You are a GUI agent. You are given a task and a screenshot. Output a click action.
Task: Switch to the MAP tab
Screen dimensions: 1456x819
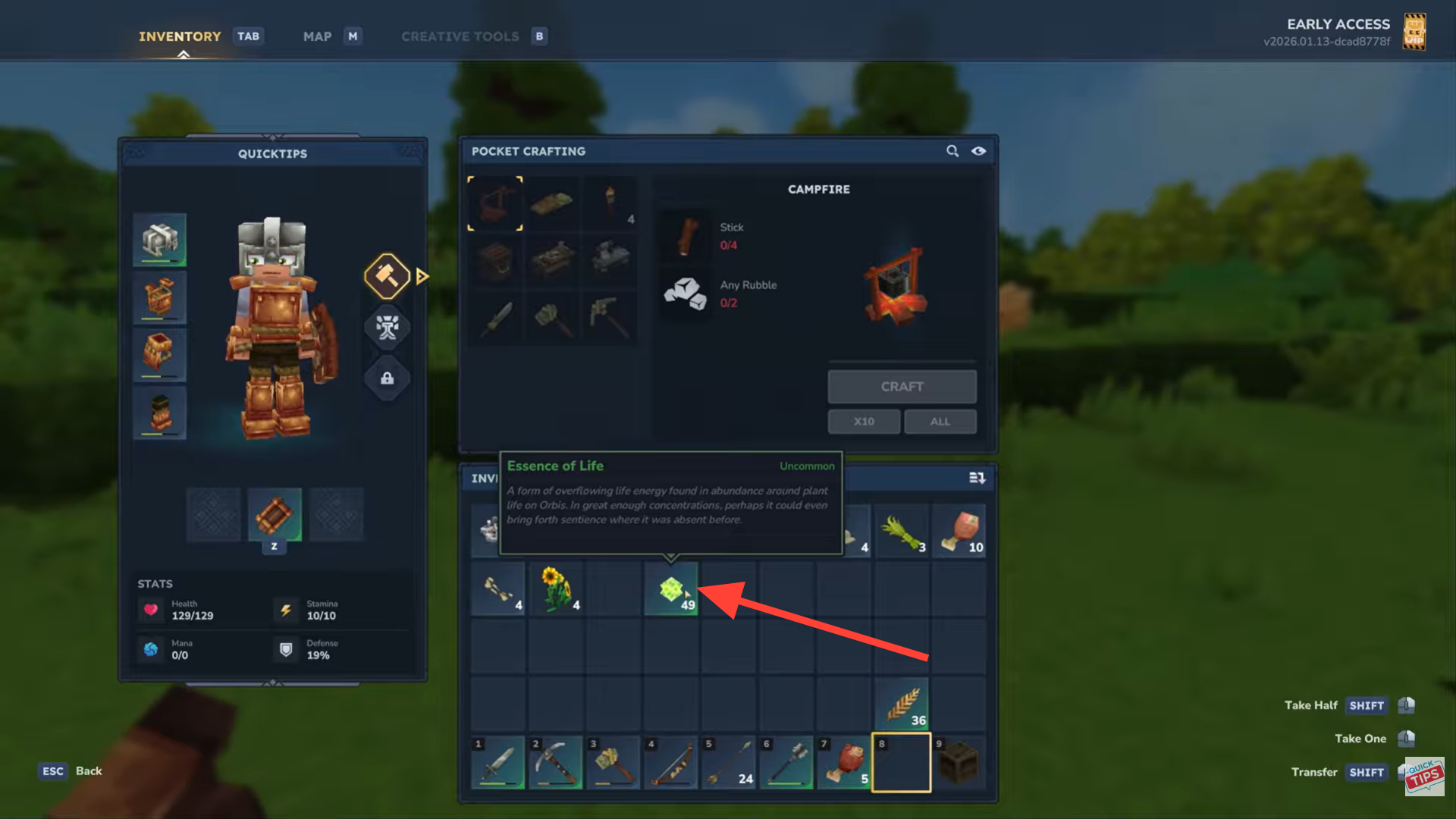[317, 36]
